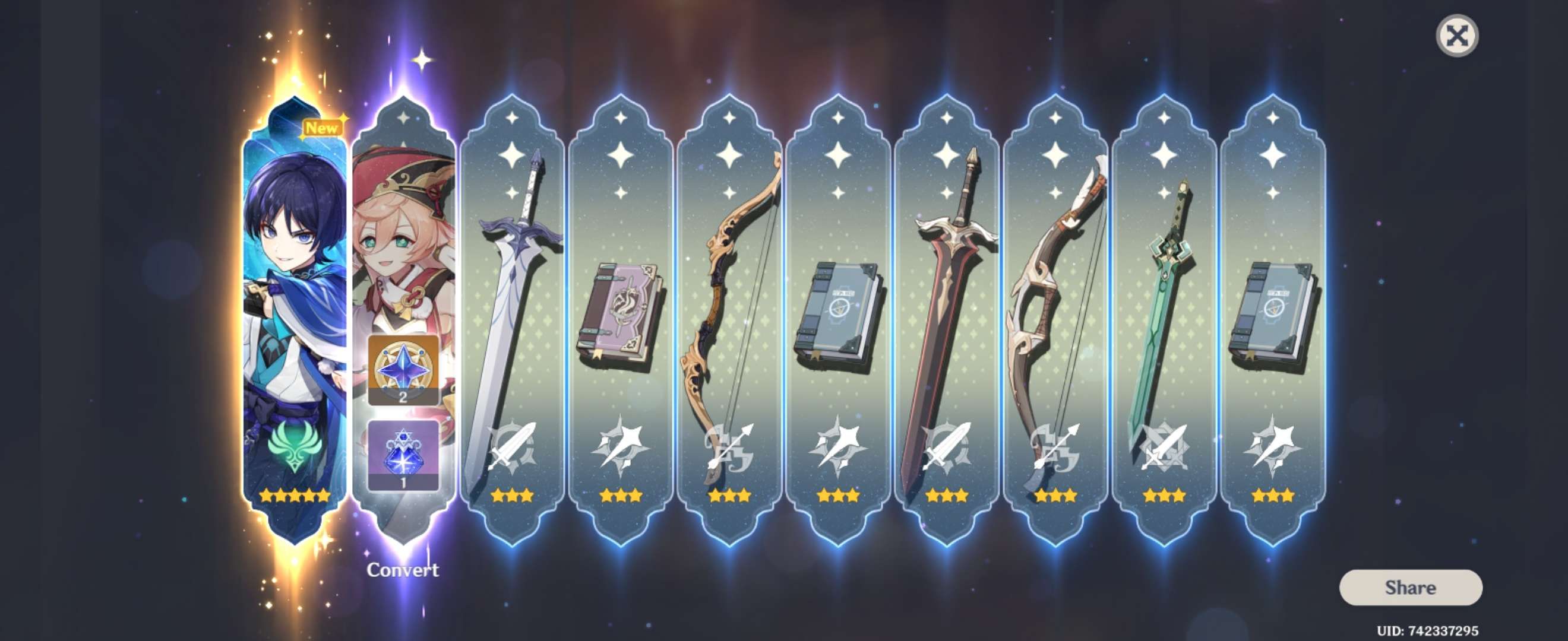Click the New badge on the five-star character
The height and width of the screenshot is (641, 1568).
[323, 128]
